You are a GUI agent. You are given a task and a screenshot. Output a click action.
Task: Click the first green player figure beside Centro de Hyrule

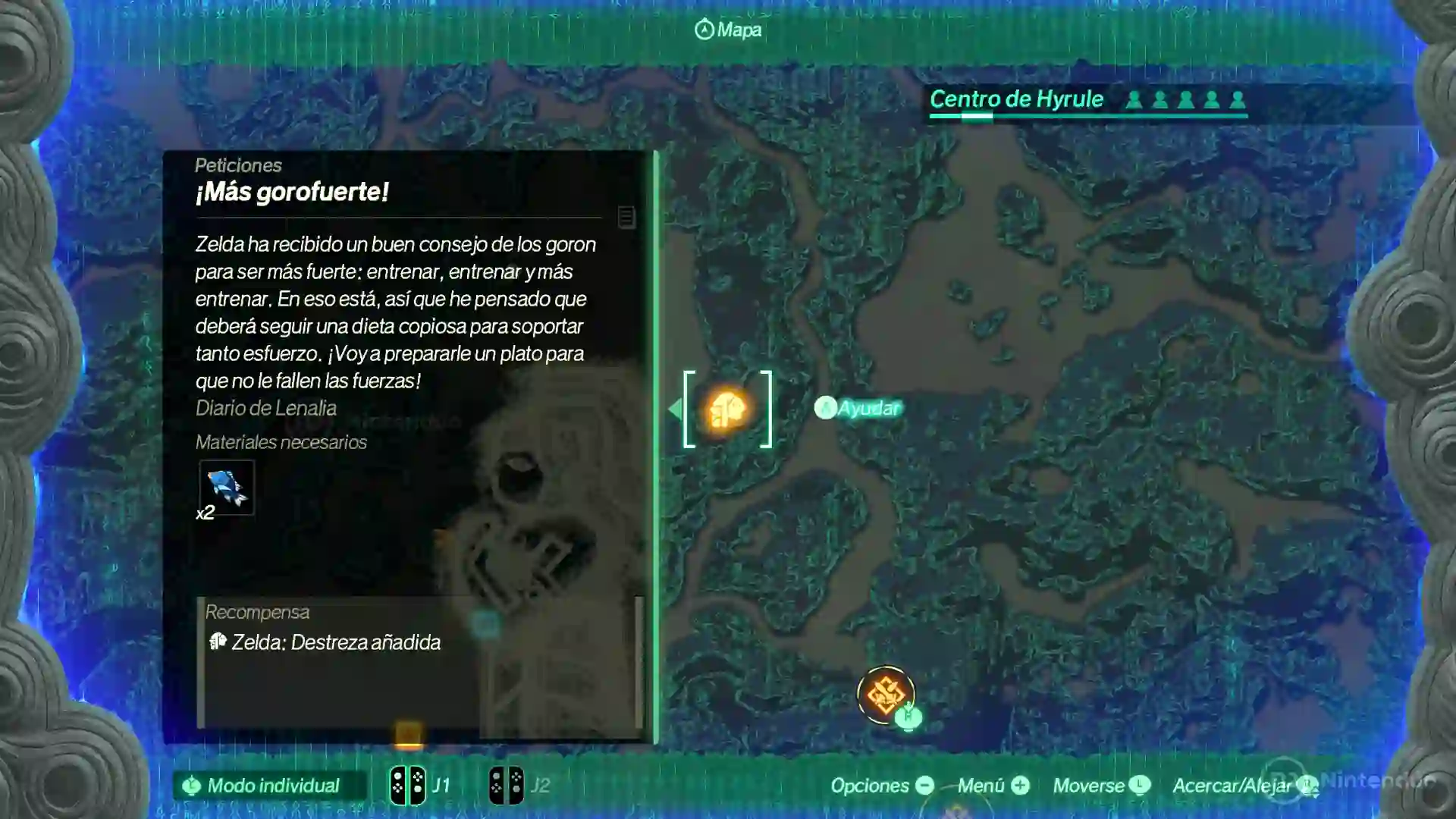1134,98
